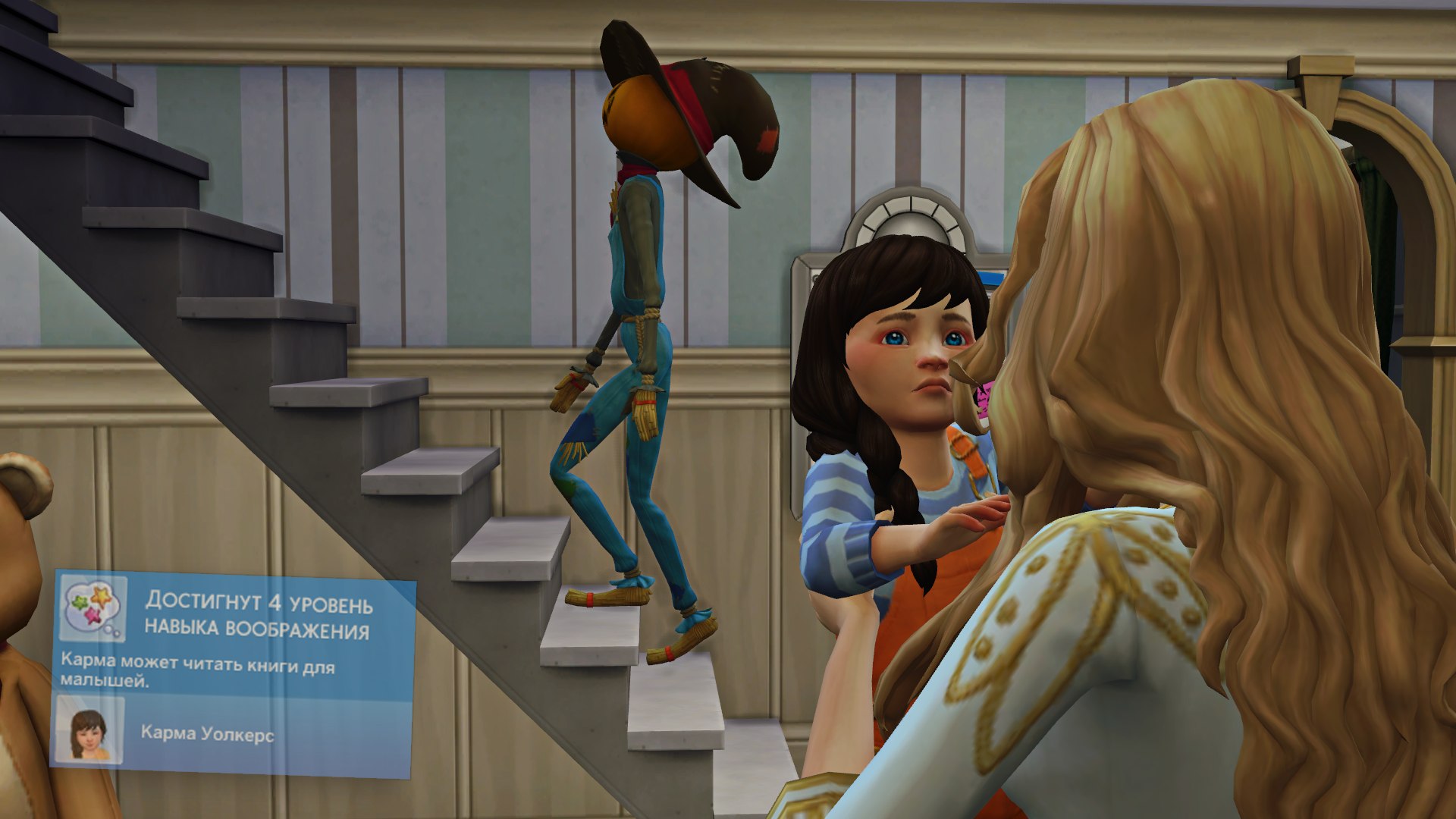Select Карма Уолкерс portrait in the notification
Image resolution: width=1456 pixels, height=819 pixels.
pos(89,730)
